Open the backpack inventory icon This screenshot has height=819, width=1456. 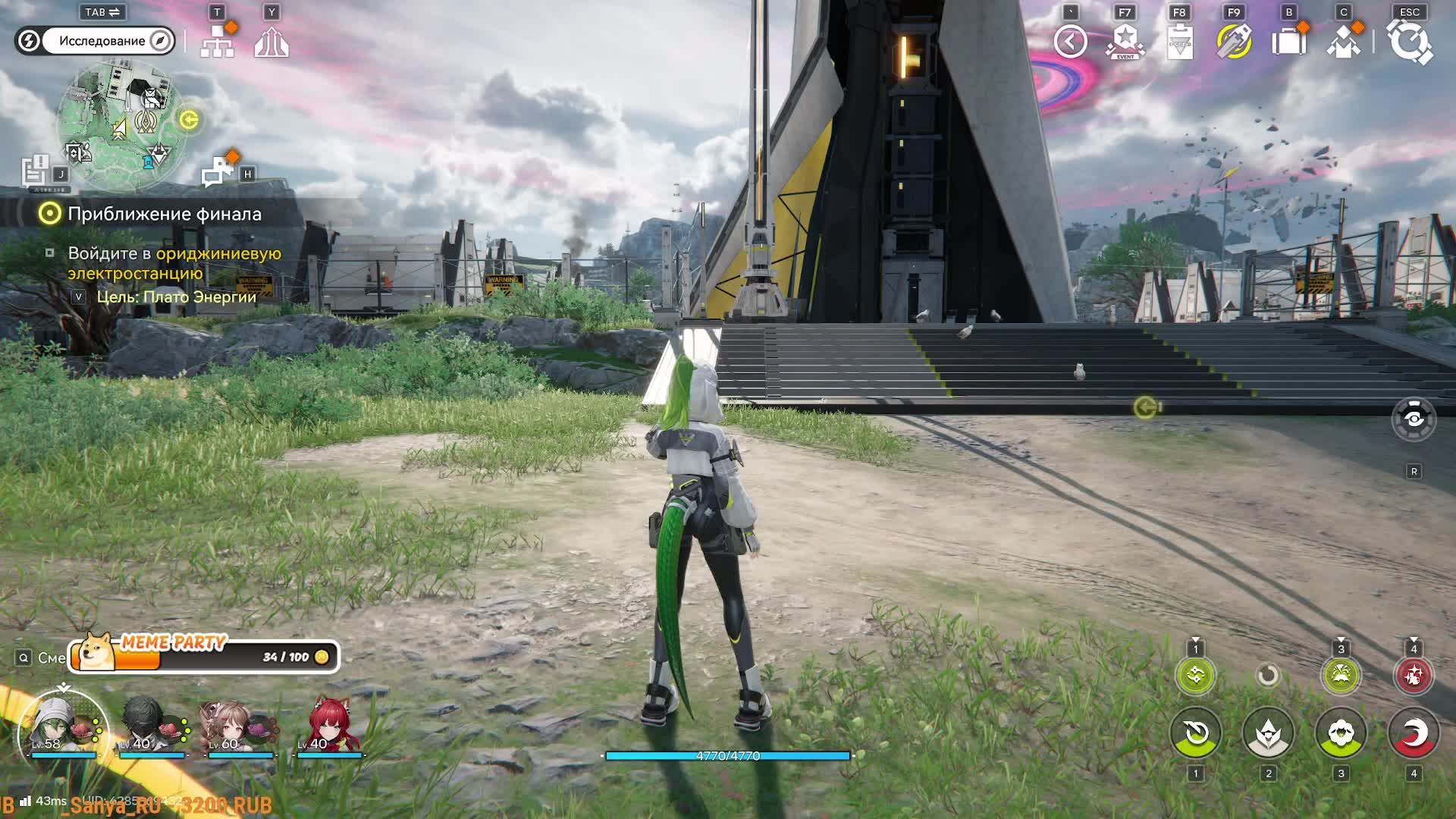(x=1289, y=42)
